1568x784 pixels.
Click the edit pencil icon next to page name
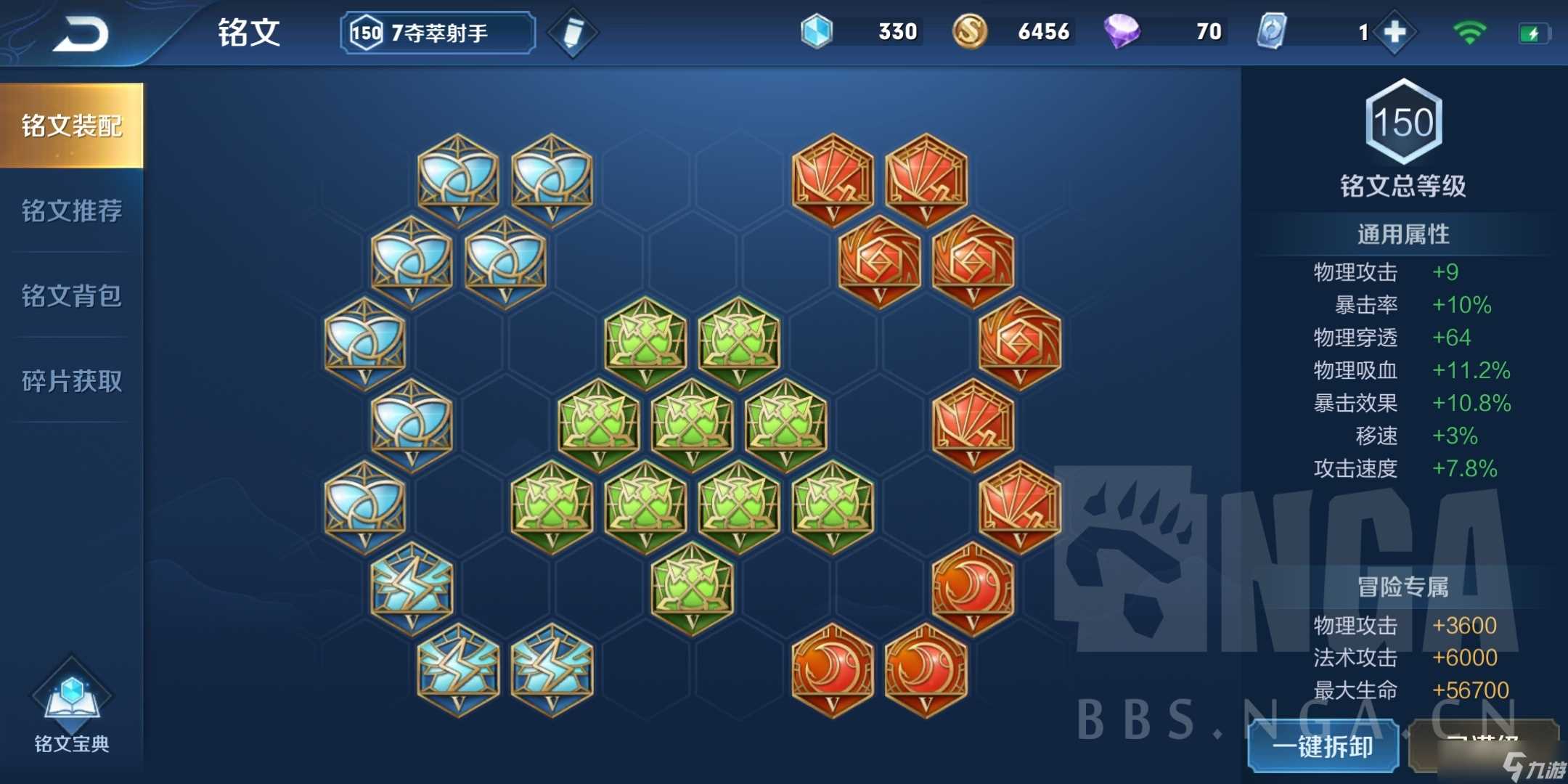pos(573,32)
